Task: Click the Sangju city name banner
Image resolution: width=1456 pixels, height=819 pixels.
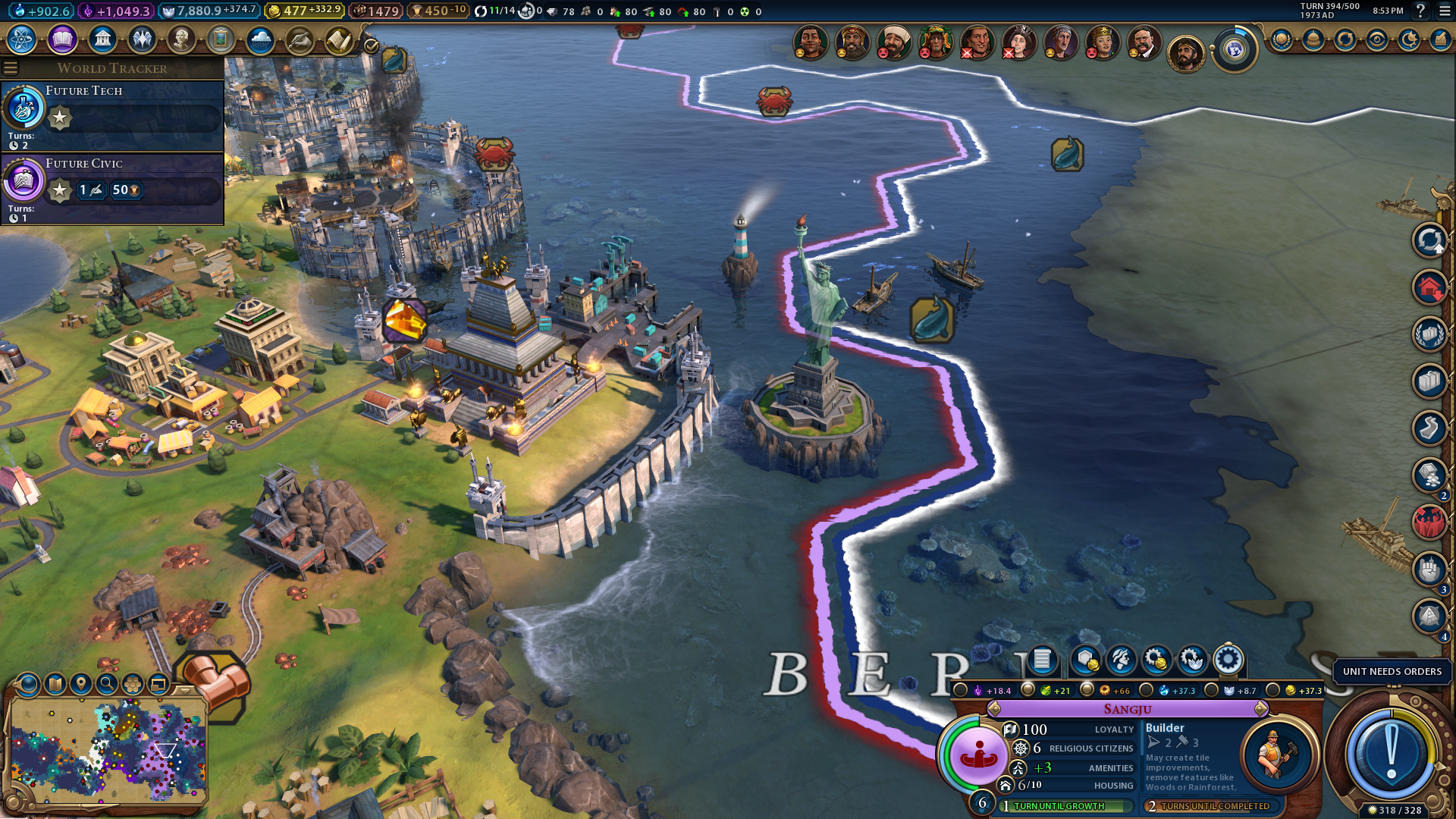Action: coord(1127,709)
